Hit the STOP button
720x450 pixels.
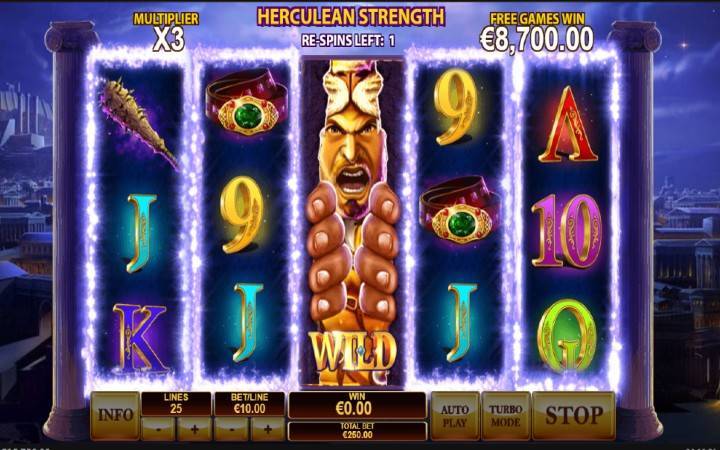coord(573,415)
